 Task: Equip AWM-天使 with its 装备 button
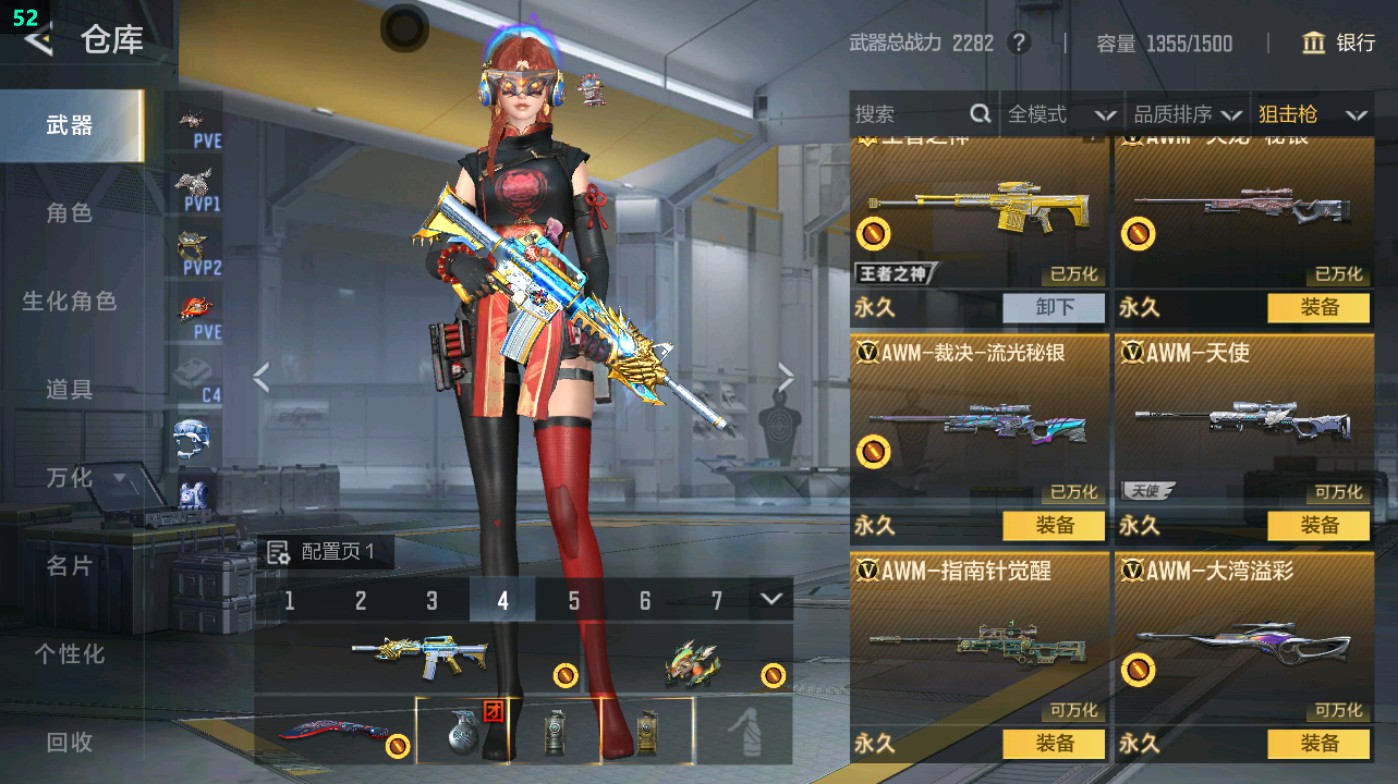[1318, 525]
